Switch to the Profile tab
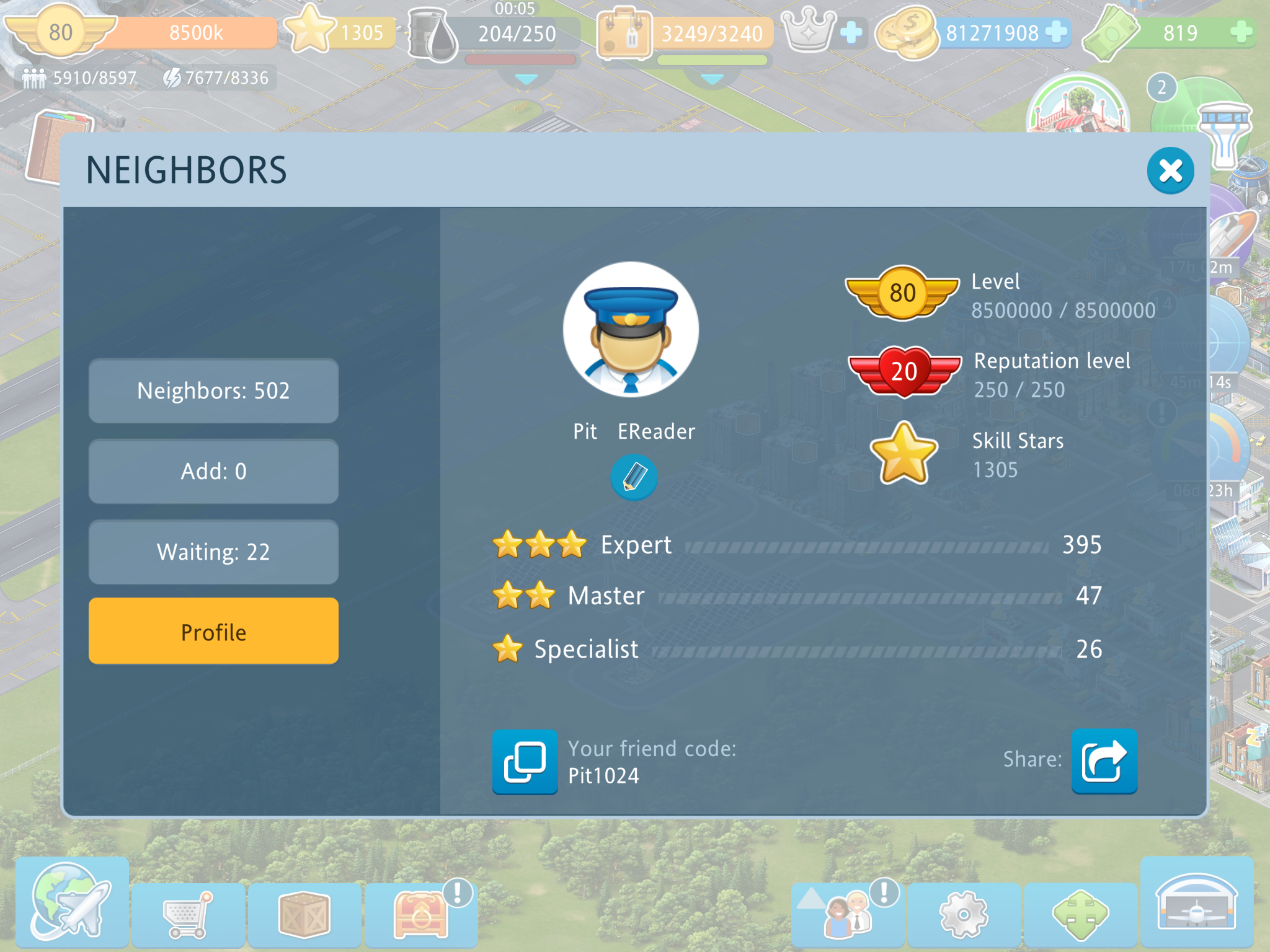The image size is (1270, 952). click(213, 632)
